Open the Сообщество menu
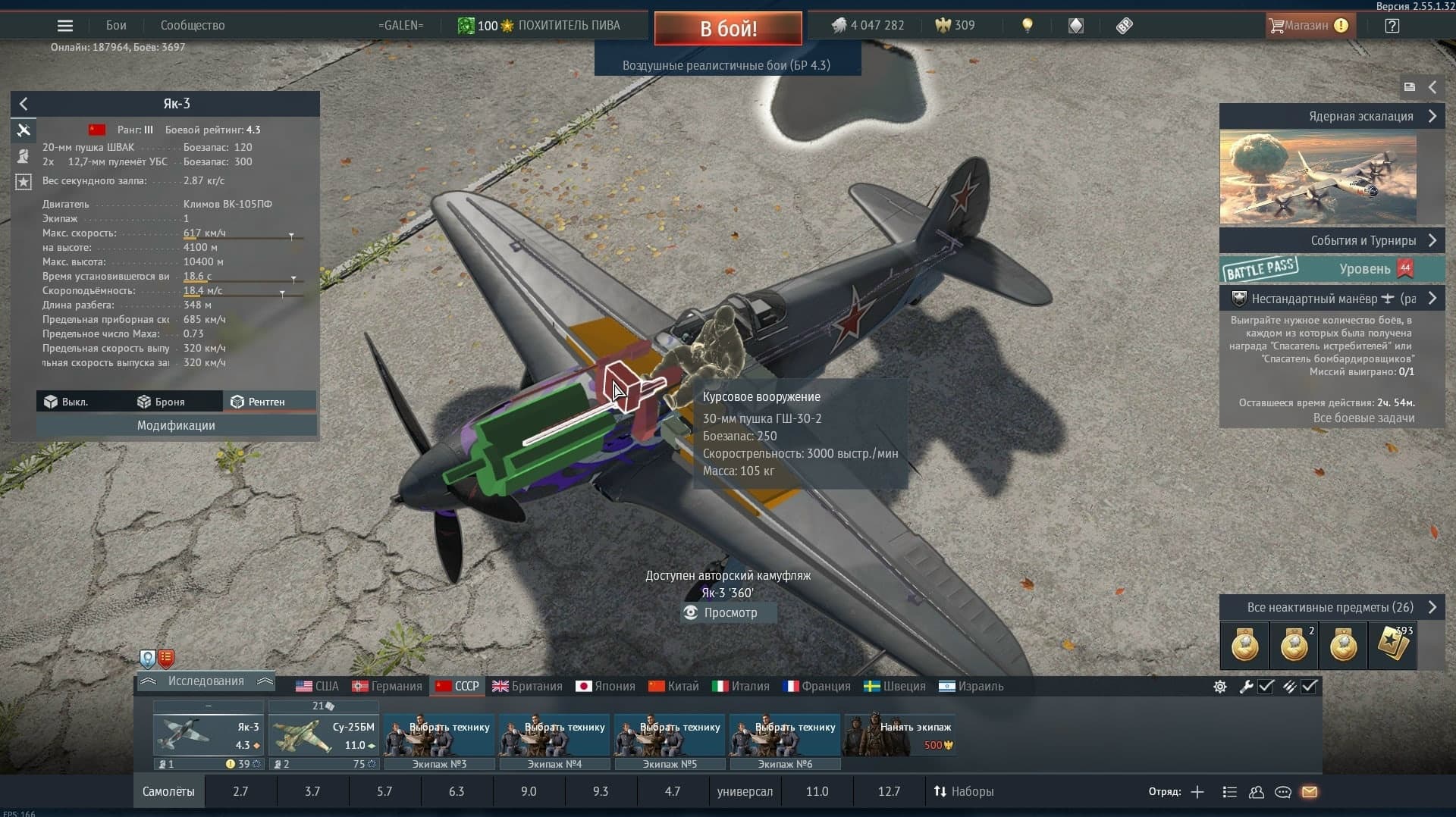1456x817 pixels. pyautogui.click(x=193, y=26)
